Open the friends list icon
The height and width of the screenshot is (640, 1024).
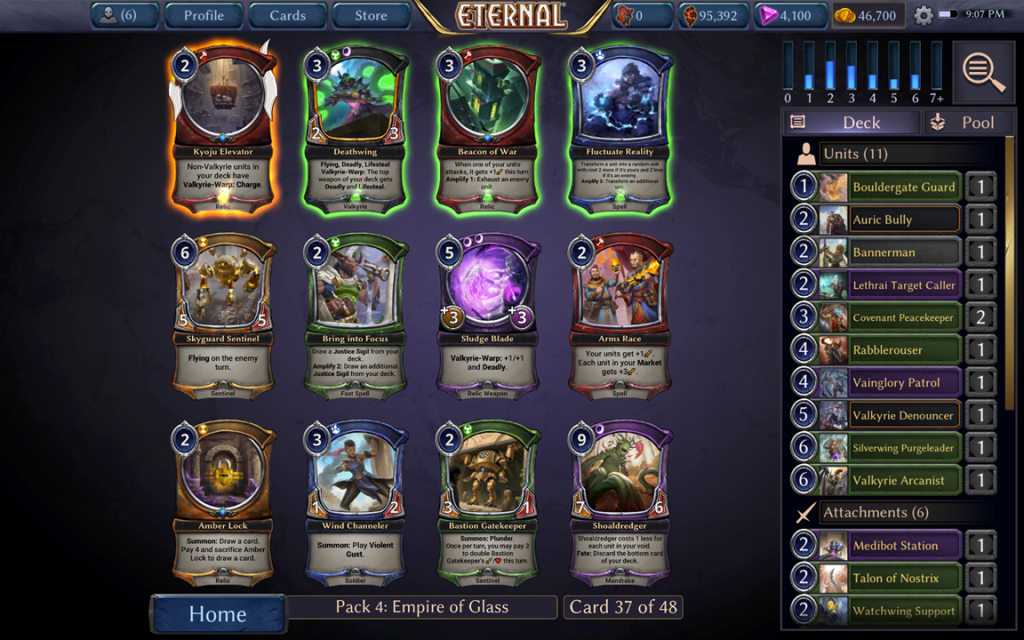(x=125, y=15)
